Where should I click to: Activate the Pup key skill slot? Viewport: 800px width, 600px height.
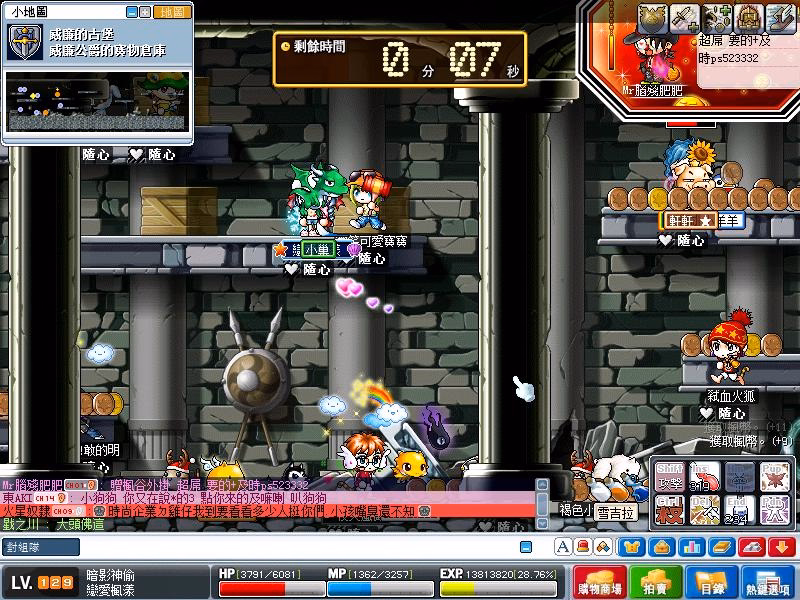click(774, 475)
